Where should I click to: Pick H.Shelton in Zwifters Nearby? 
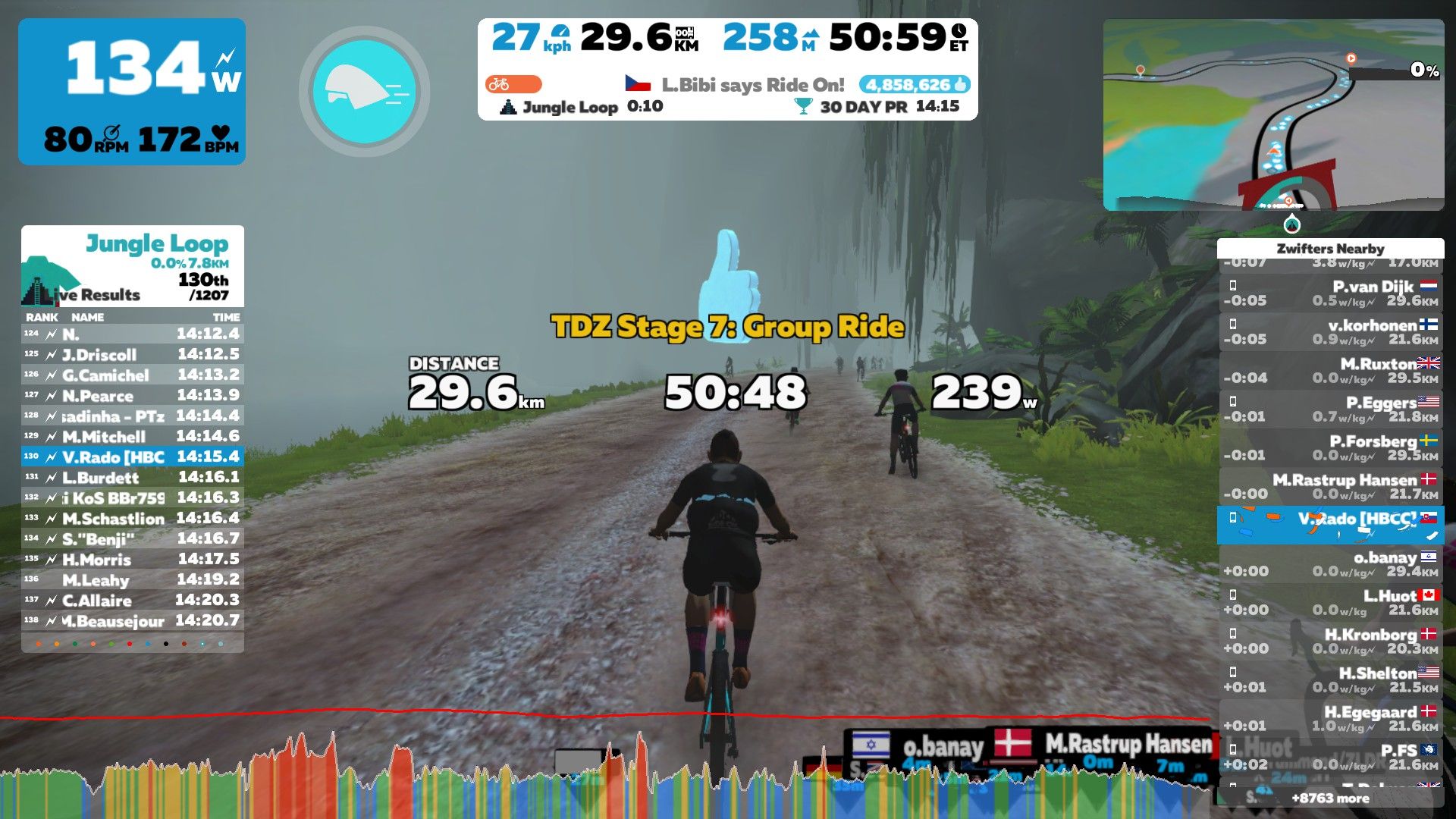[1330, 679]
